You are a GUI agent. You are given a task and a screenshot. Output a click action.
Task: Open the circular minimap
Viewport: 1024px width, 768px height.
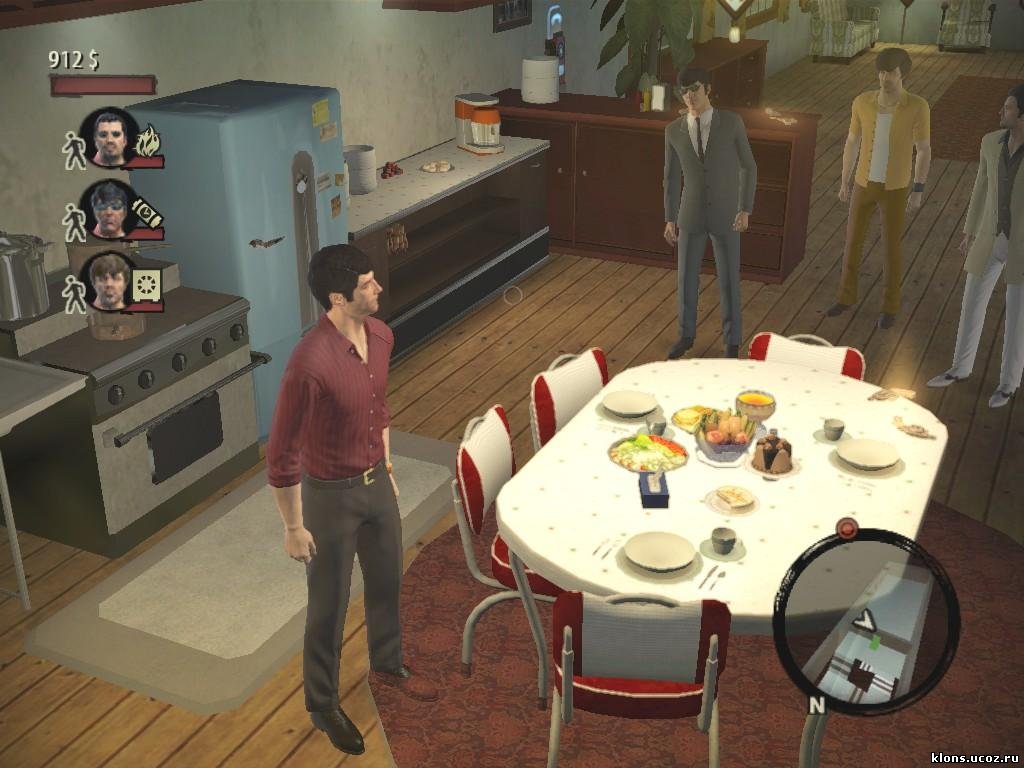866,622
